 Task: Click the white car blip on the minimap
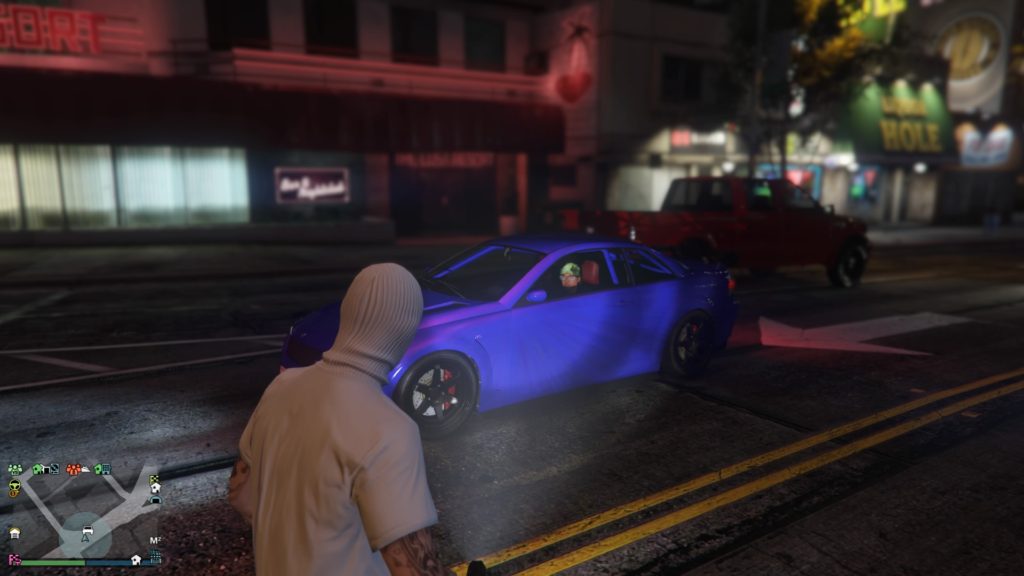(88, 530)
